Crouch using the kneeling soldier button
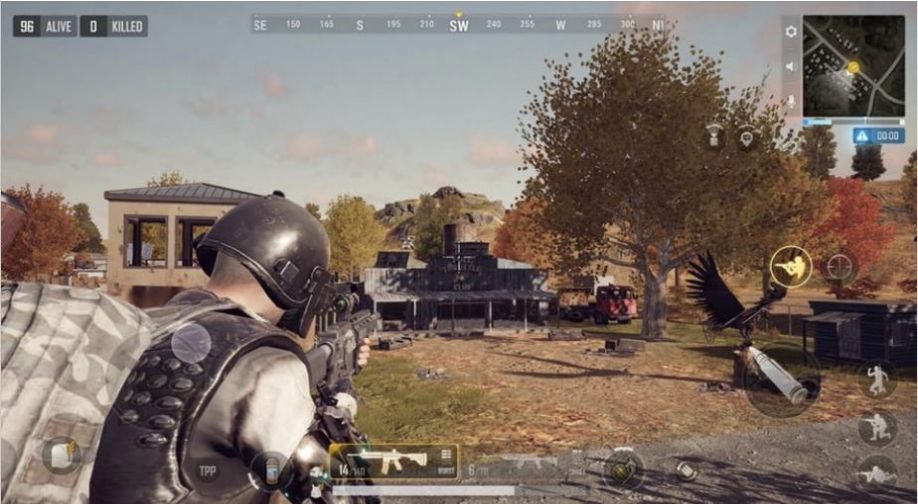The height and width of the screenshot is (504, 918). point(876,427)
